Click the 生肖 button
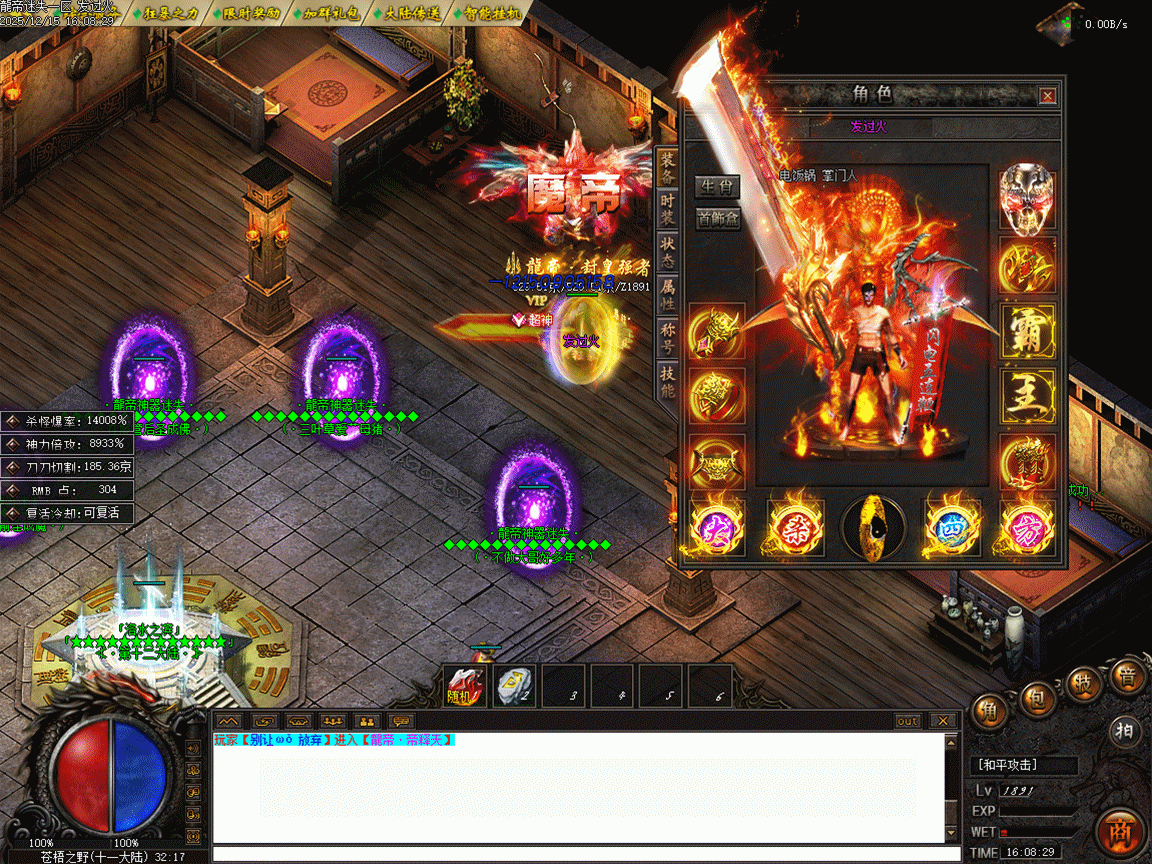The height and width of the screenshot is (864, 1152). coord(717,187)
